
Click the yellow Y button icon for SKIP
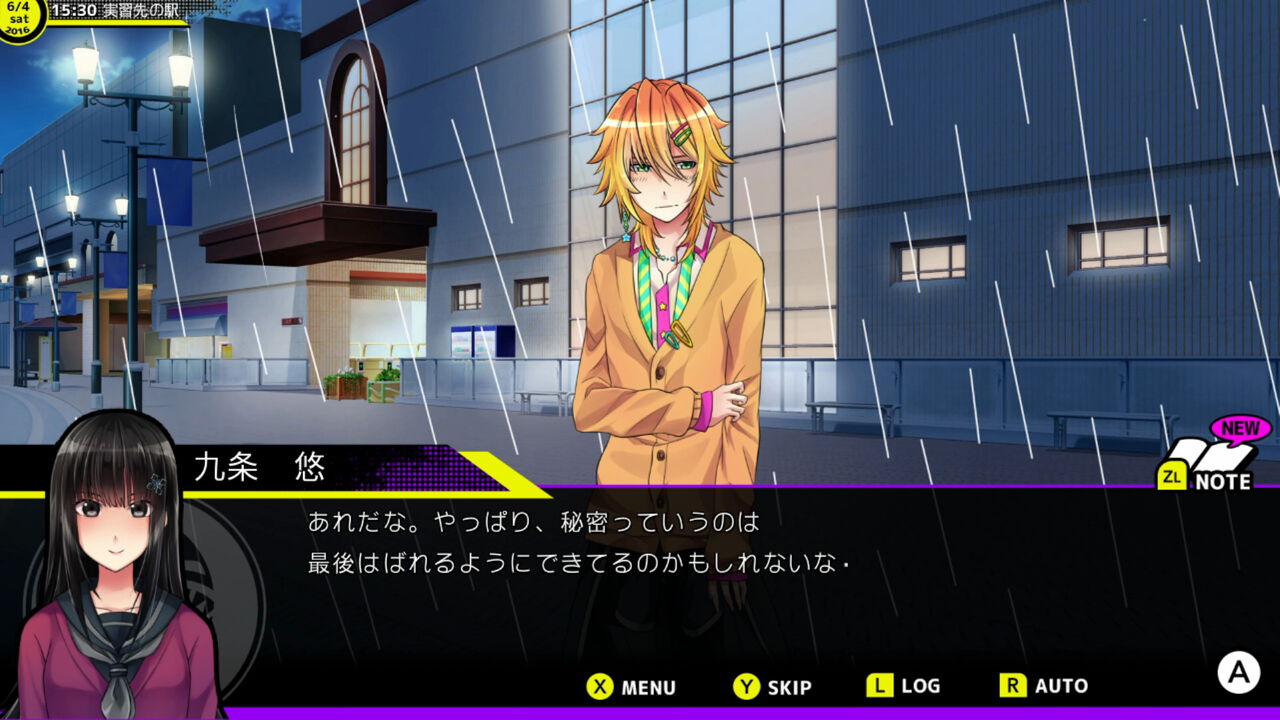pyautogui.click(x=748, y=687)
